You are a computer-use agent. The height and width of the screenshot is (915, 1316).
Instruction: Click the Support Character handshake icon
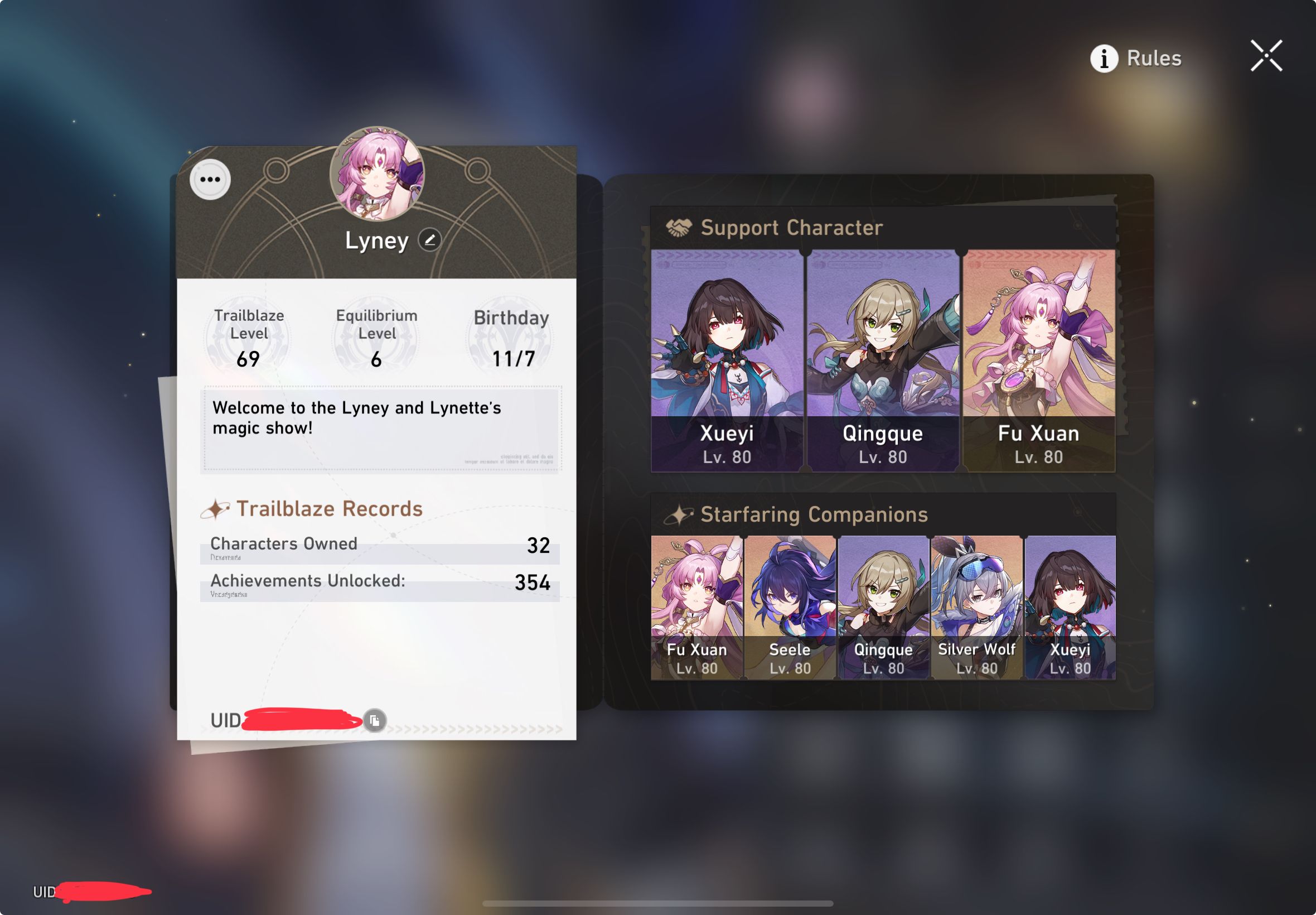pos(680,228)
